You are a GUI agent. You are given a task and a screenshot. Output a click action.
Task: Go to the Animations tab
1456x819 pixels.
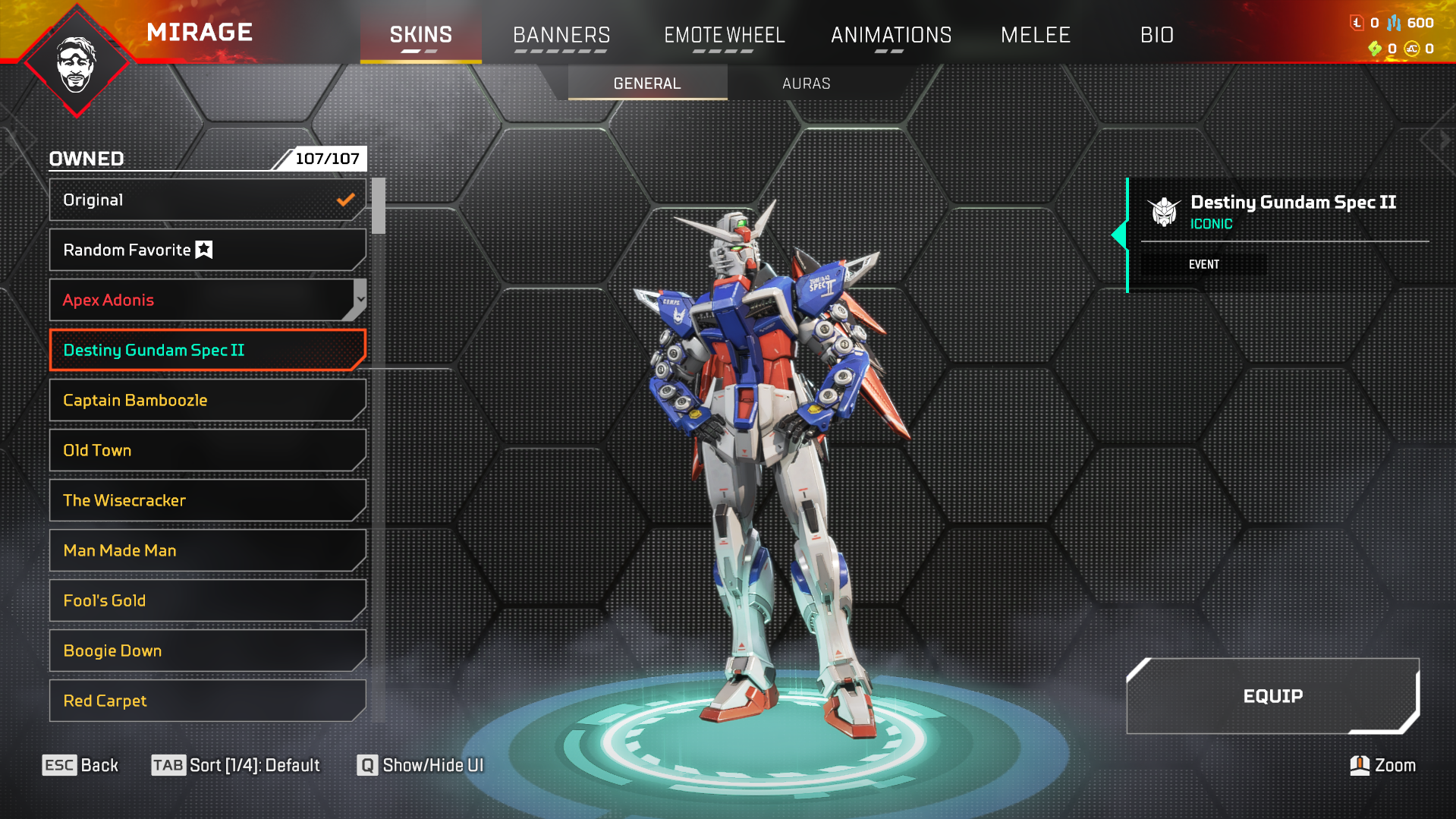click(891, 35)
